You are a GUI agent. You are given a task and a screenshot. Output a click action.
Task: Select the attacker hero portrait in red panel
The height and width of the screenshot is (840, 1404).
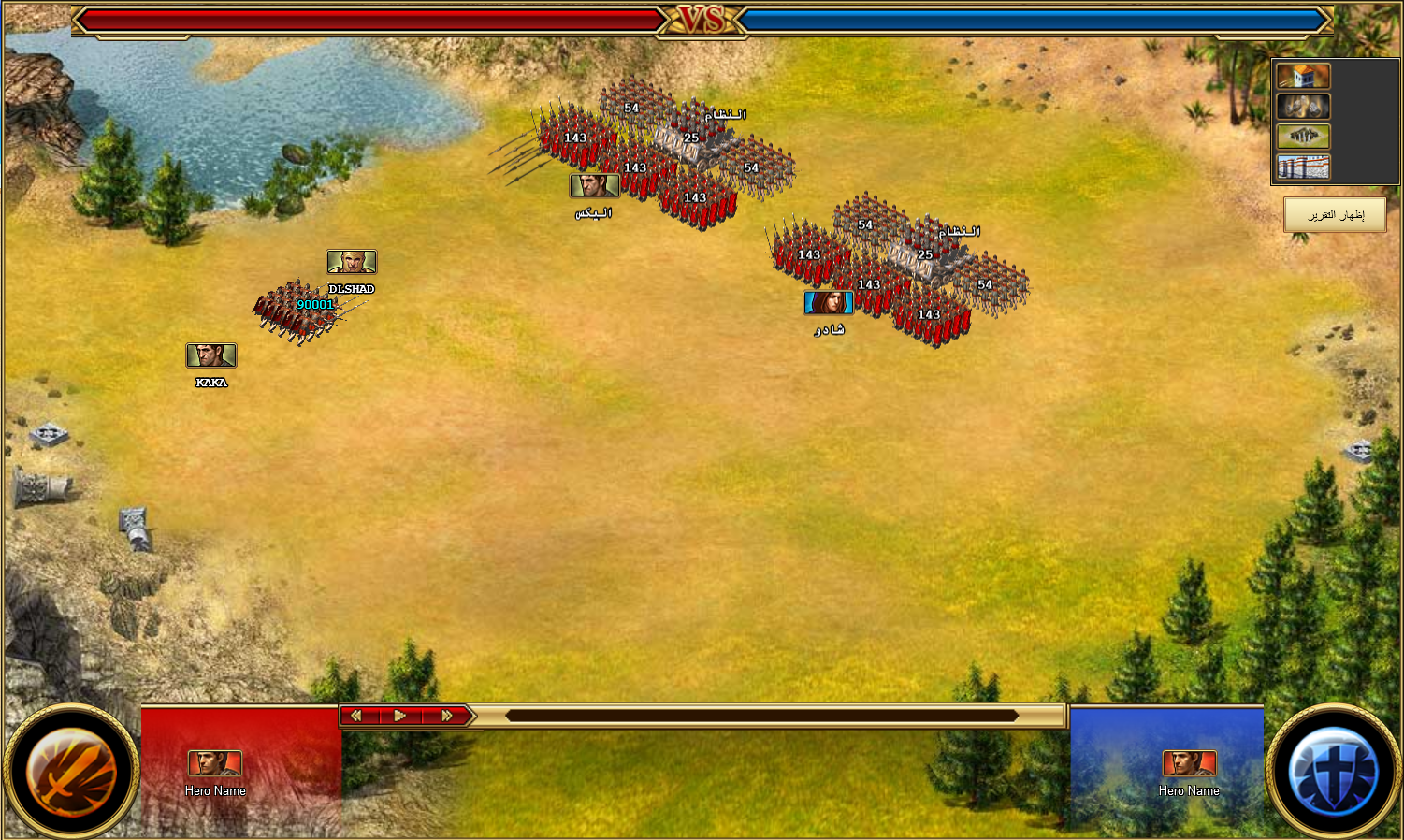pos(215,763)
